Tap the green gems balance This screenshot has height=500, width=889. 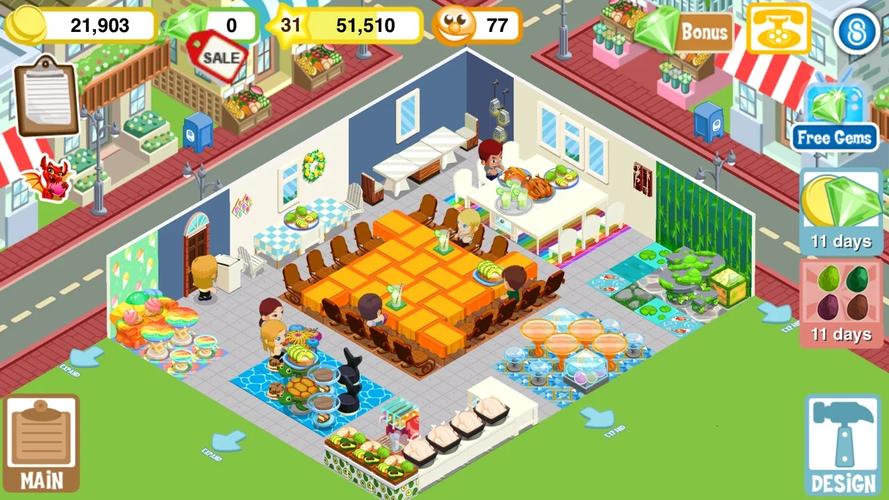click(210, 25)
